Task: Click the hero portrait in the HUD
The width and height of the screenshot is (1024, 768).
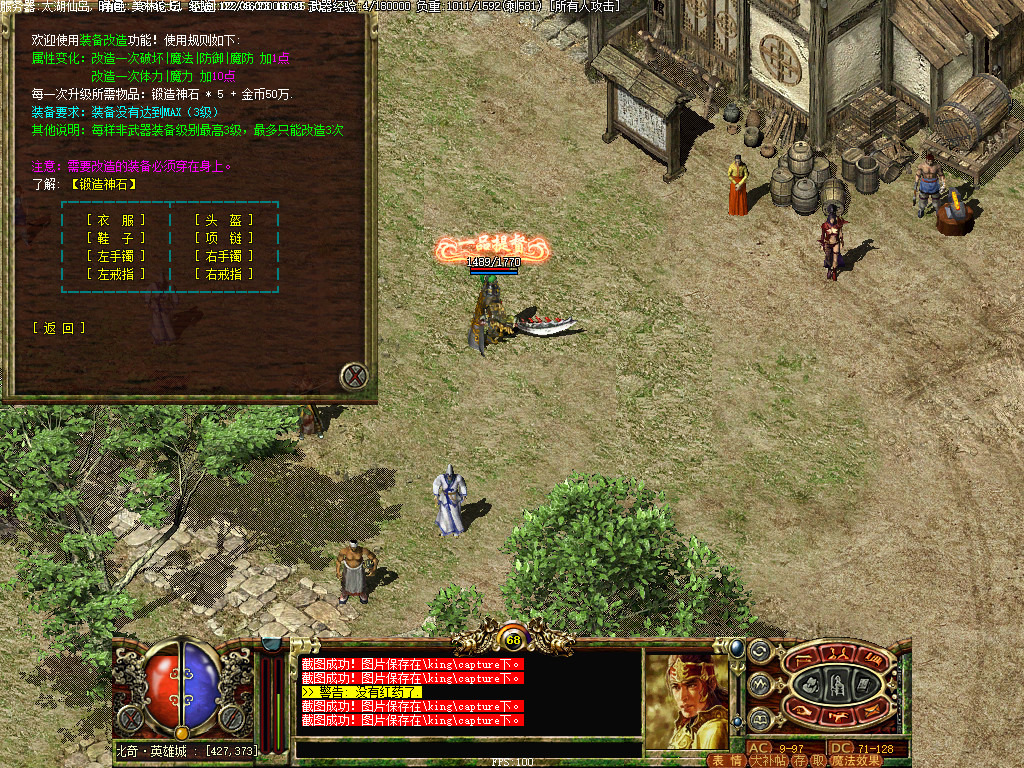Action: 686,700
